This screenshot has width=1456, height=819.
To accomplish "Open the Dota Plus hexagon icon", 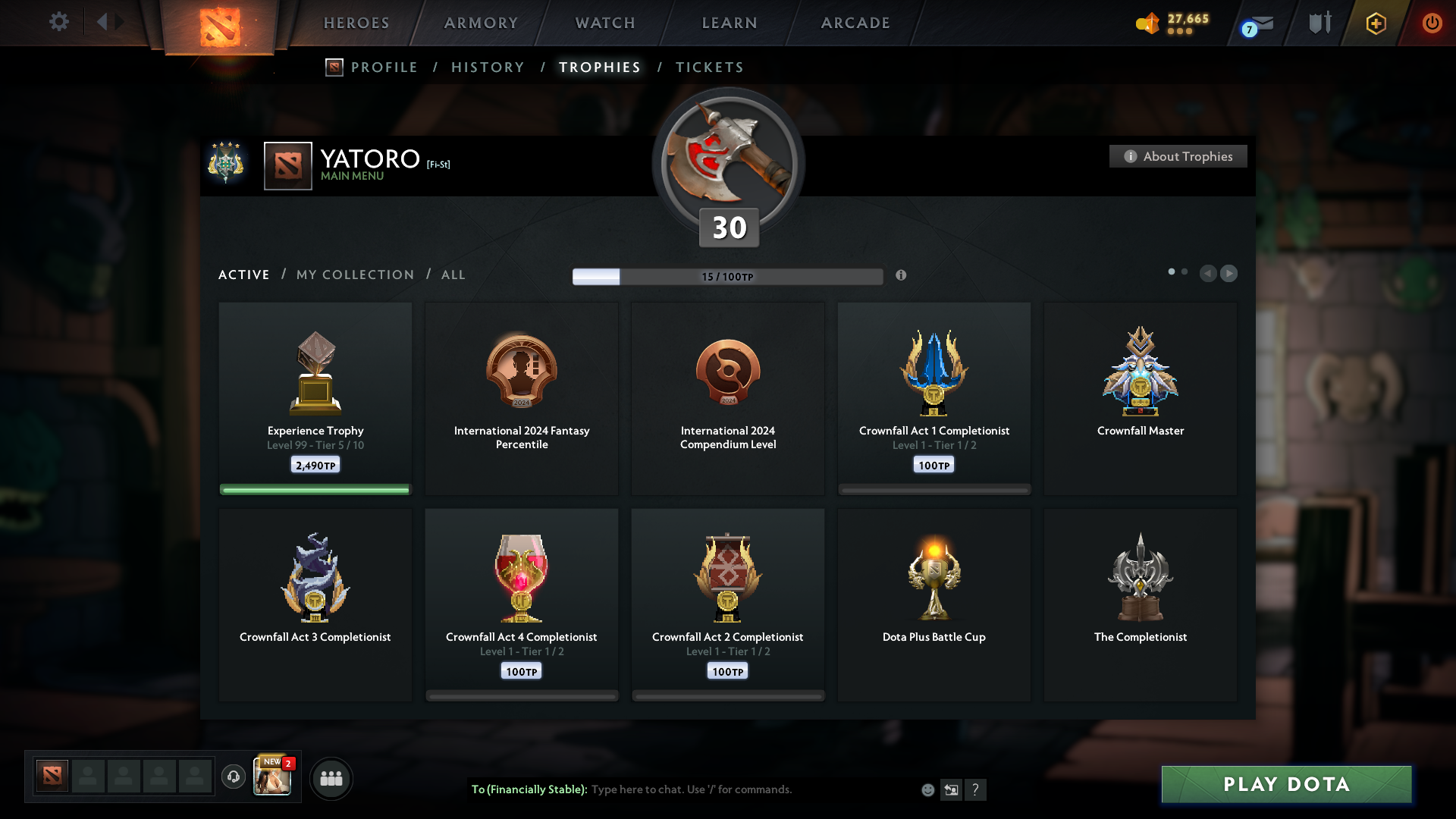I will click(1375, 23).
